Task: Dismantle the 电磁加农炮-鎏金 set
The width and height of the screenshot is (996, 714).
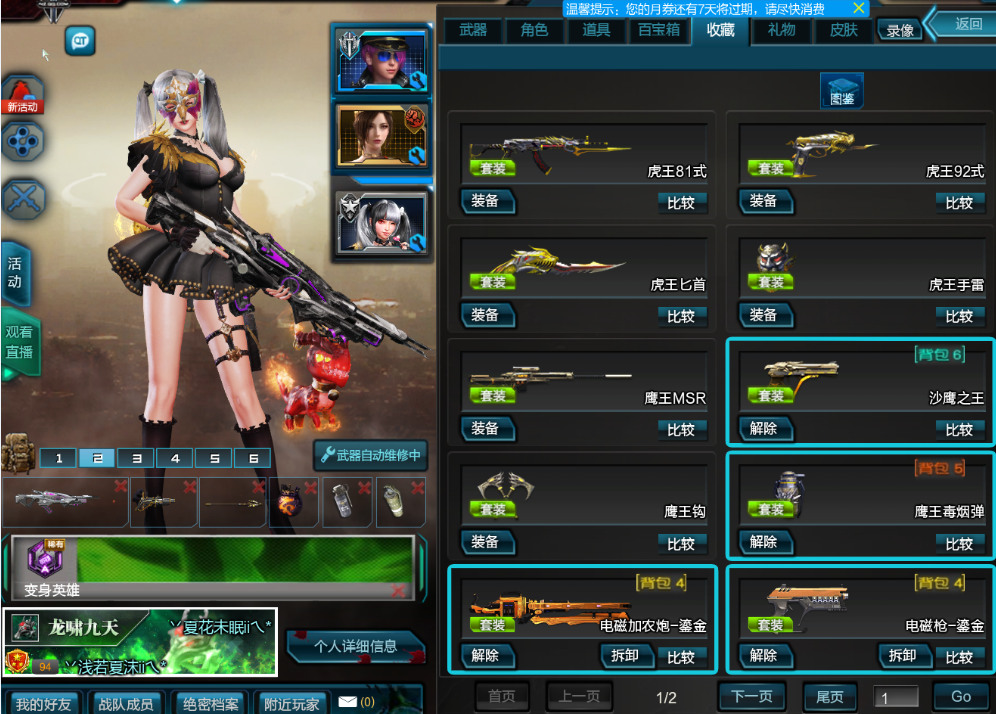Action: click(x=625, y=656)
